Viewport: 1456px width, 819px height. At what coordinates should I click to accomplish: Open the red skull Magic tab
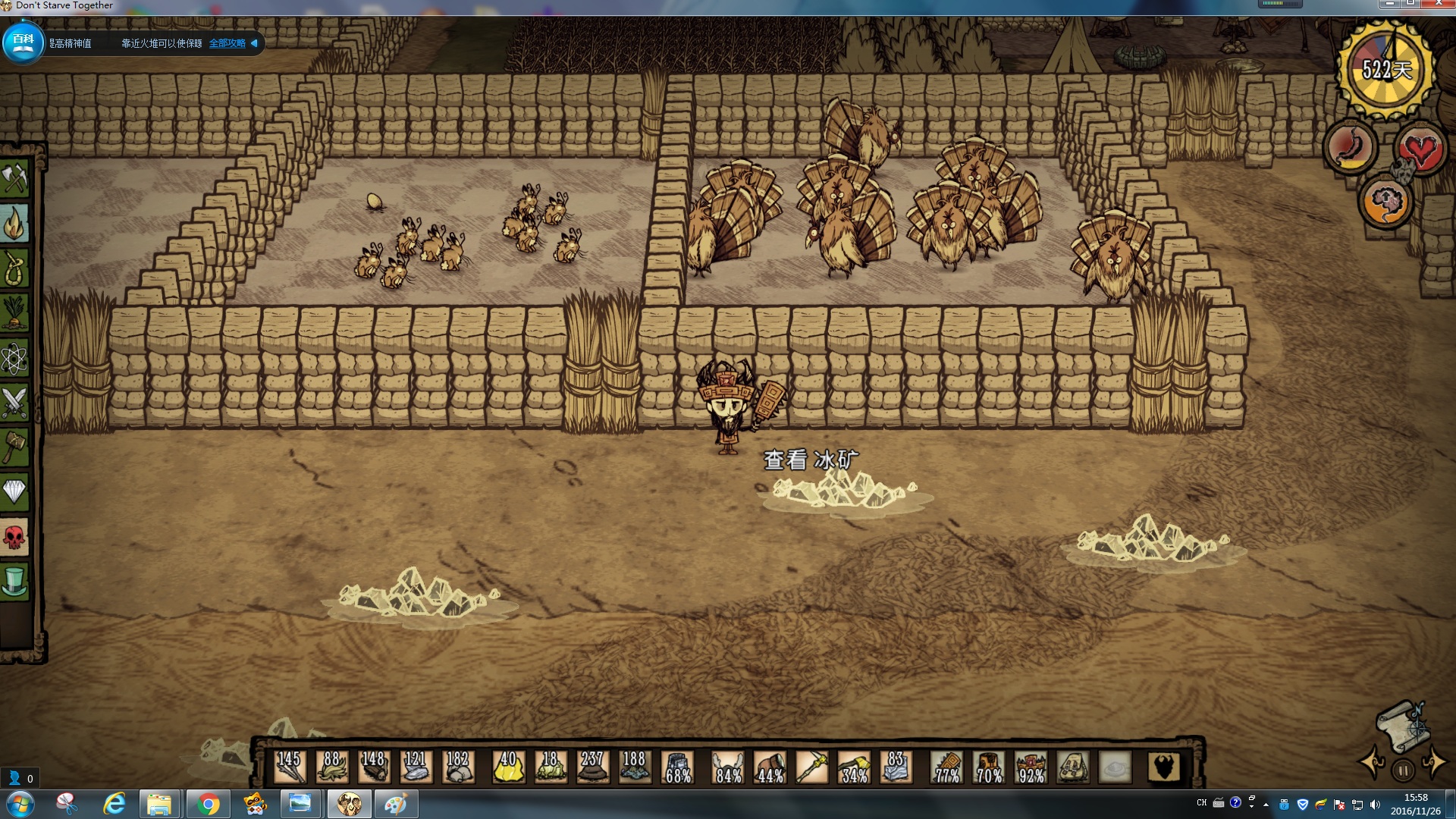[15, 537]
